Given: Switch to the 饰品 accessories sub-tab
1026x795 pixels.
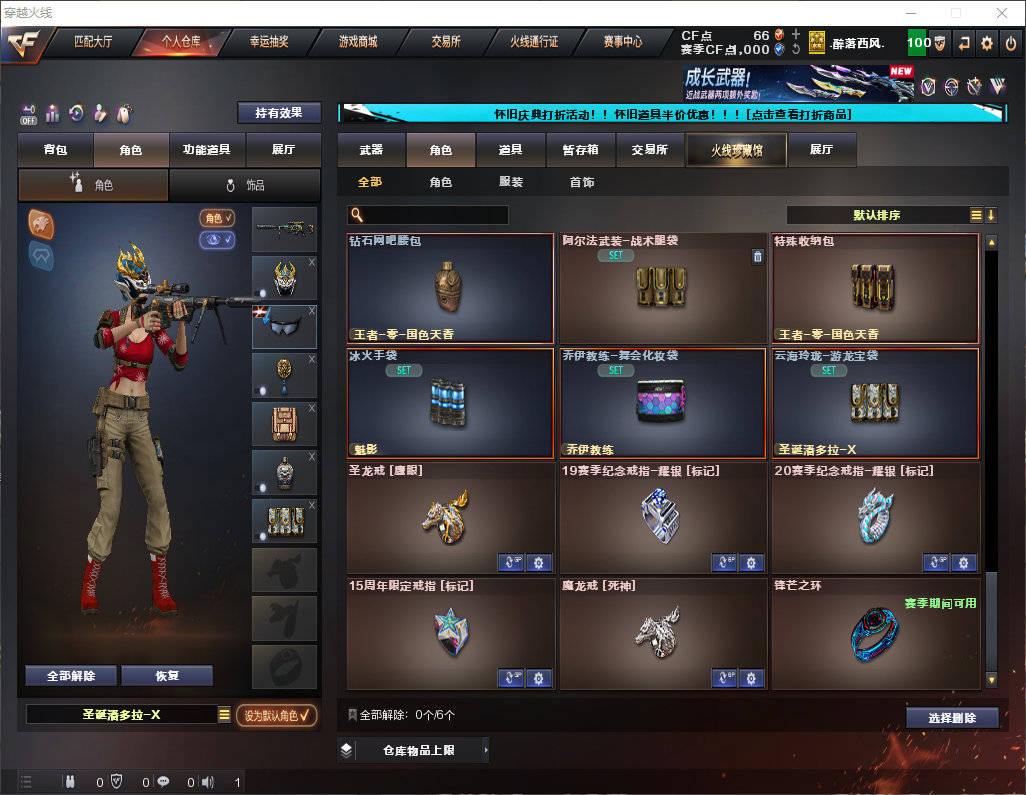Looking at the screenshot, I should click(245, 185).
